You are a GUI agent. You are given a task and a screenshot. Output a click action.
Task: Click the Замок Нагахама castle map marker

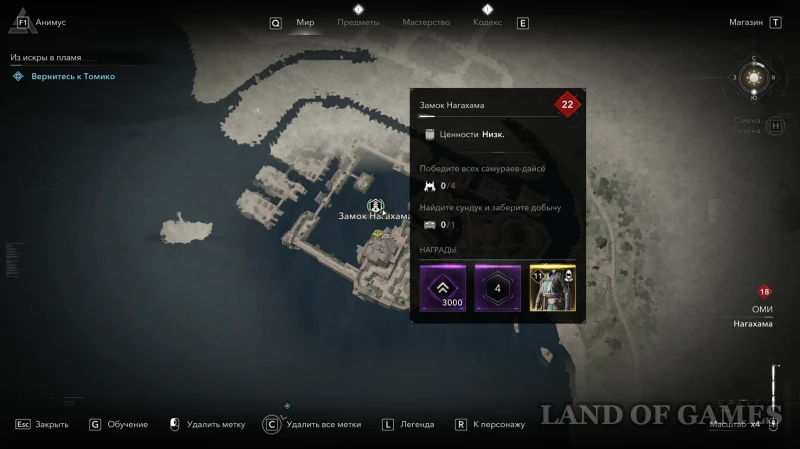click(x=374, y=205)
